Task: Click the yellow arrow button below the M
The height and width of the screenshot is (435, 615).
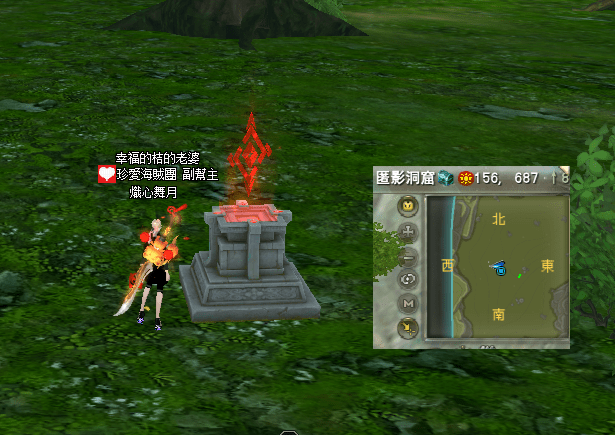Action: pyautogui.click(x=408, y=326)
